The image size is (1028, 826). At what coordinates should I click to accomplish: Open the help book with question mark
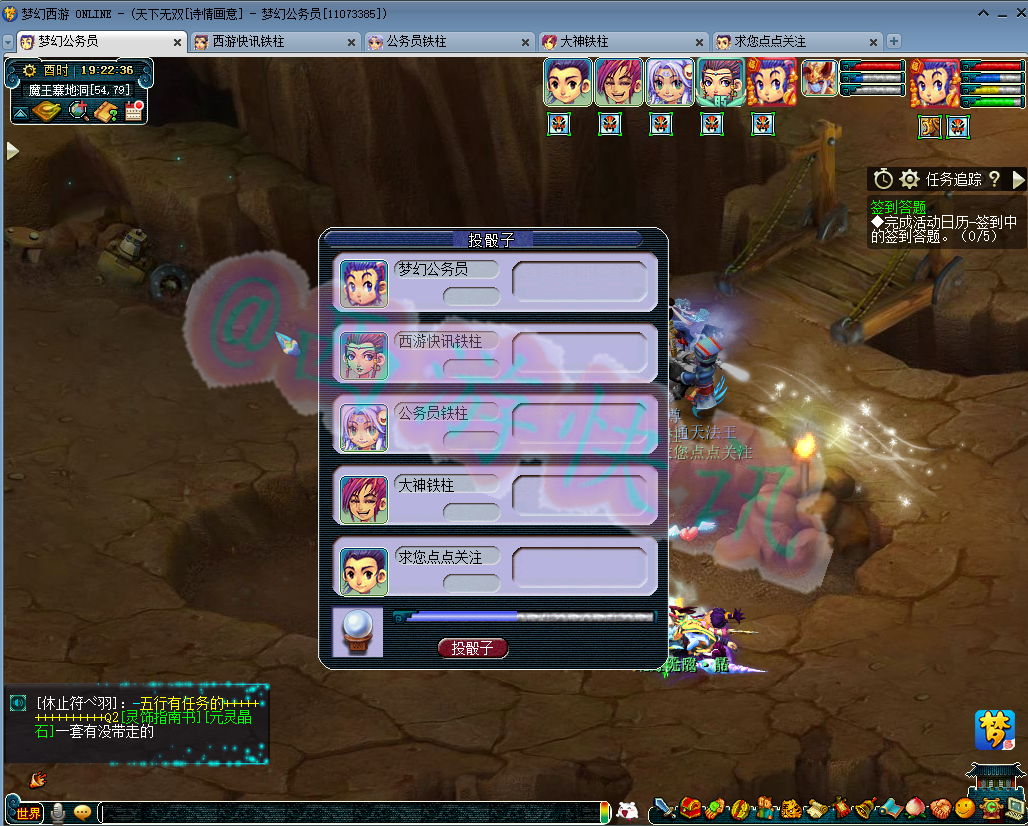tap(107, 111)
